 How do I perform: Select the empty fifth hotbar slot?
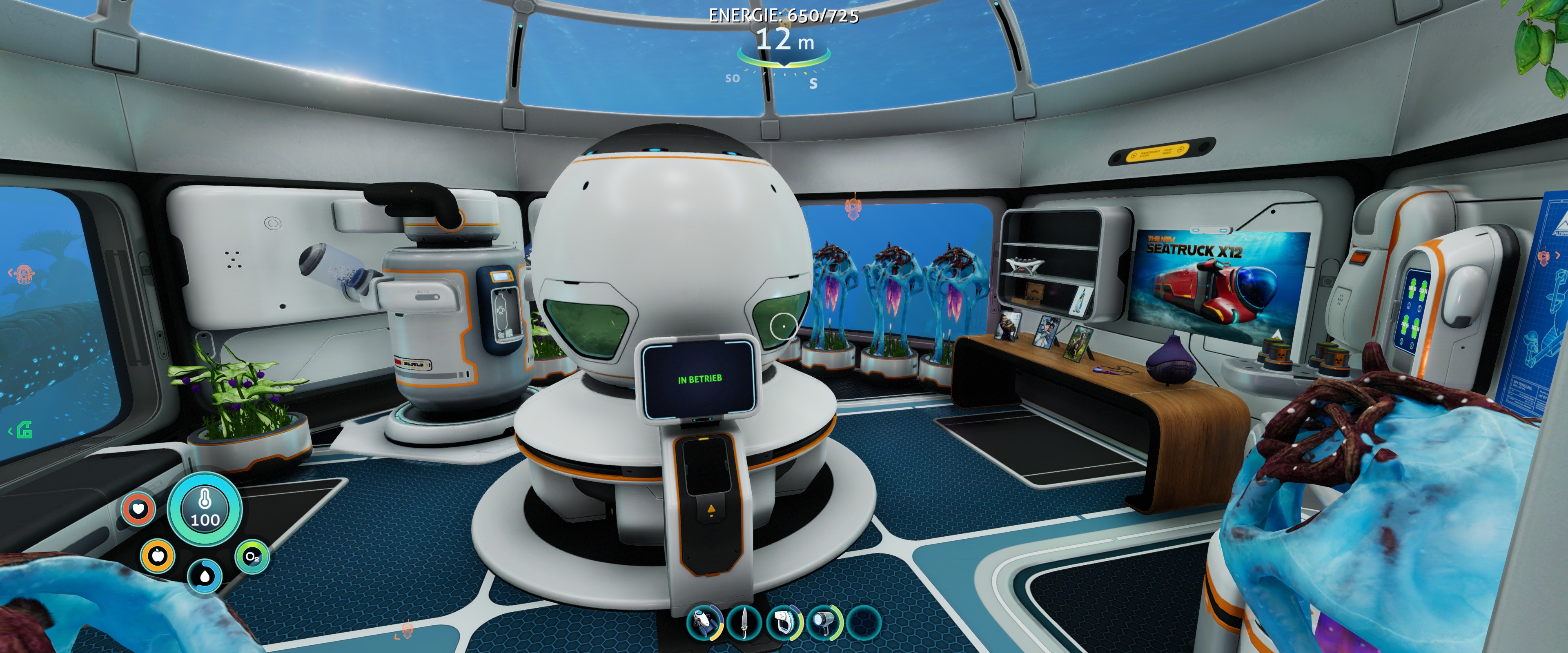coord(864,622)
